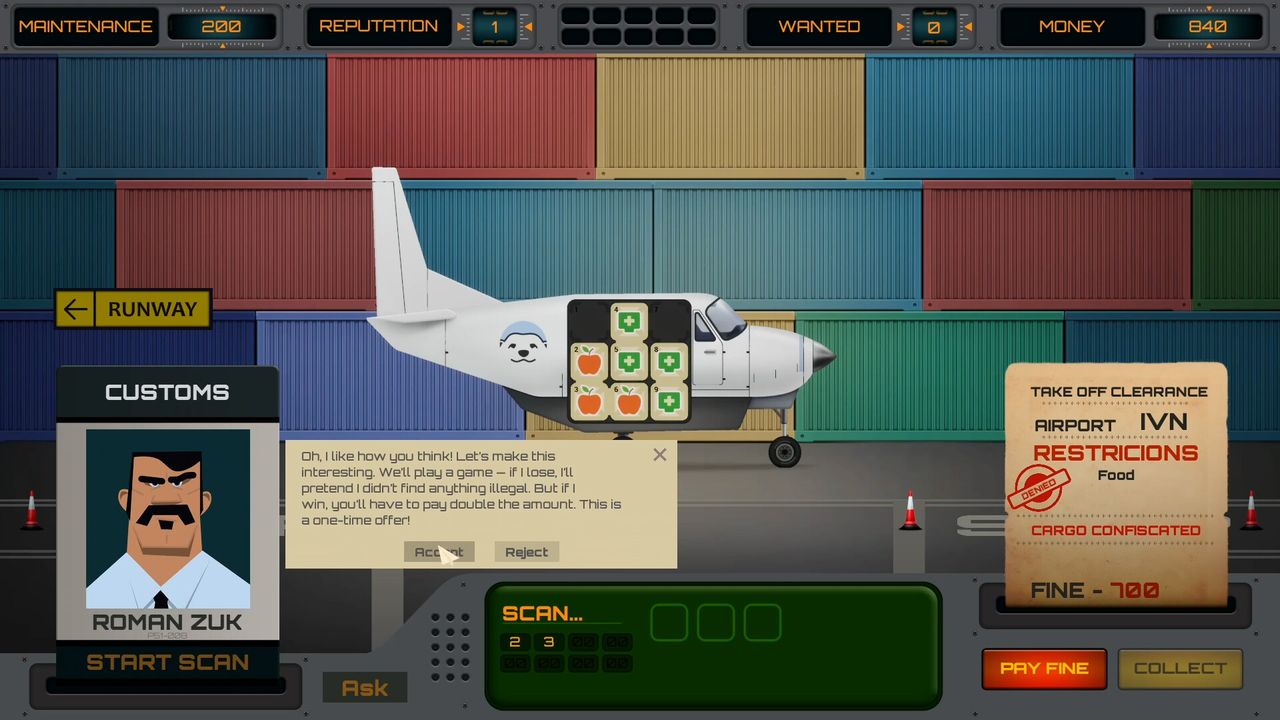Select the top medical kit cargo tile

click(628, 322)
